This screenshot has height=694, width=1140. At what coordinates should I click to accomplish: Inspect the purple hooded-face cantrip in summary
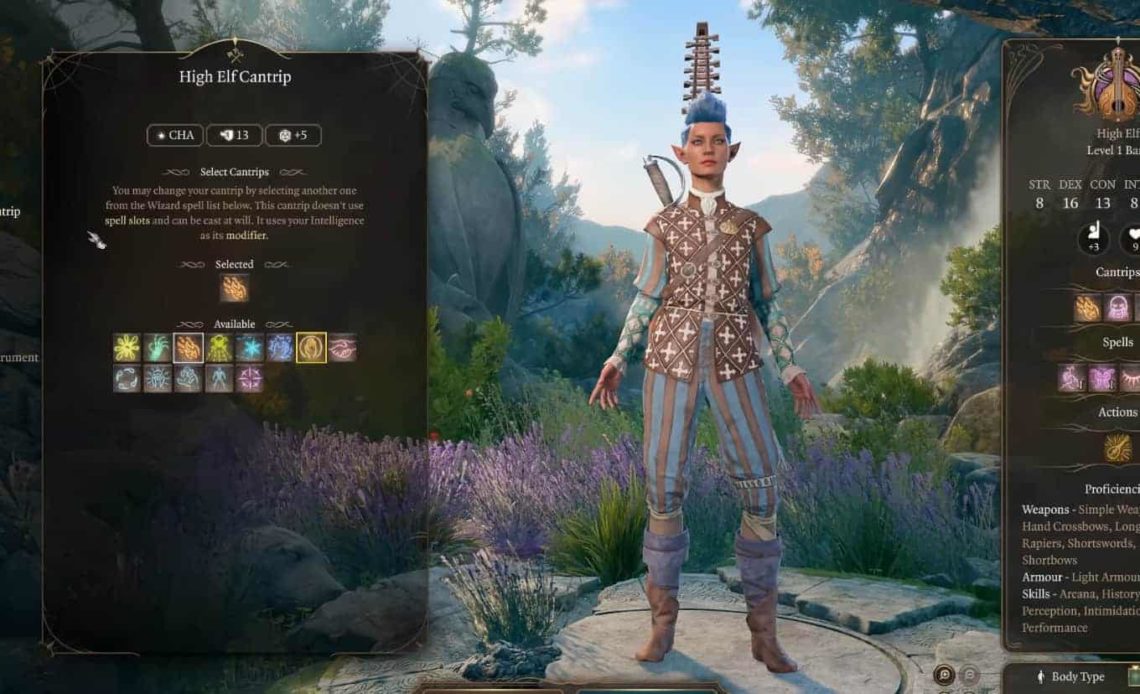1117,308
